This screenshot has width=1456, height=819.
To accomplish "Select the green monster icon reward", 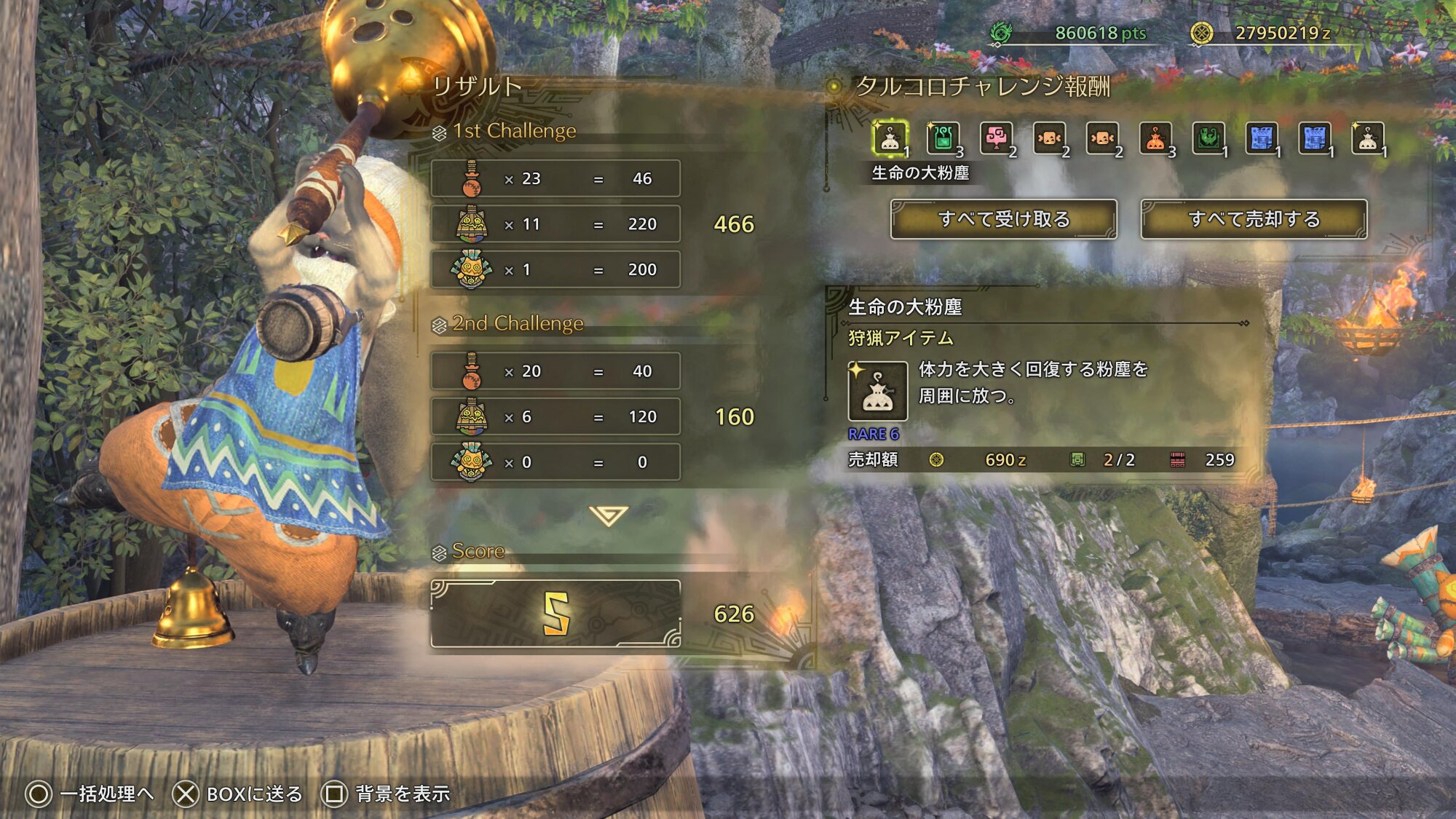I will [1208, 138].
